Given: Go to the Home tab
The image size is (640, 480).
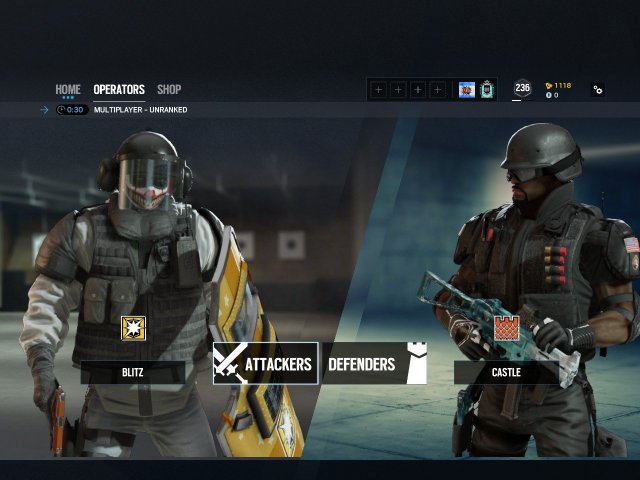Looking at the screenshot, I should pyautogui.click(x=68, y=90).
